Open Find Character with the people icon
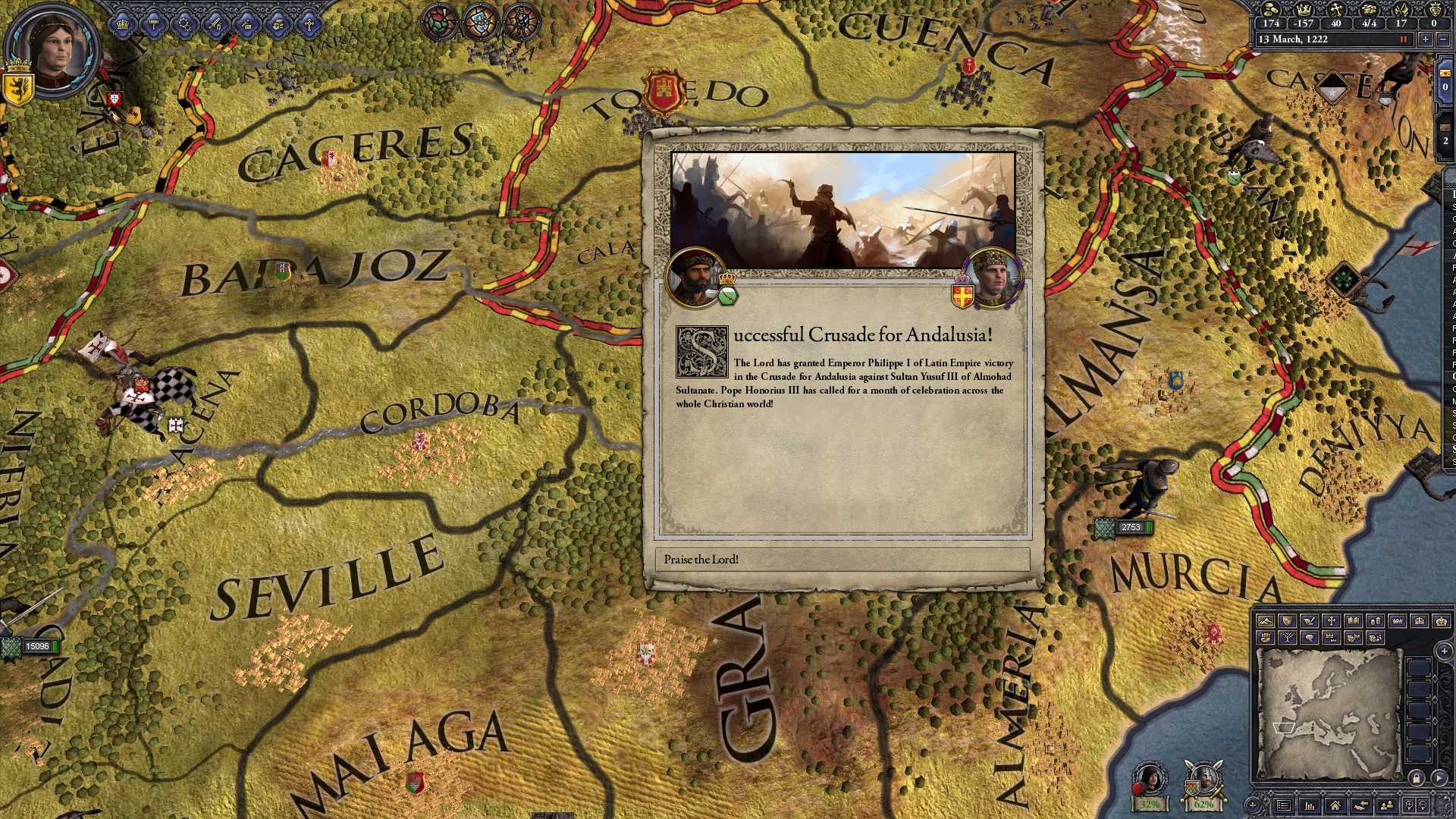 click(x=1388, y=805)
